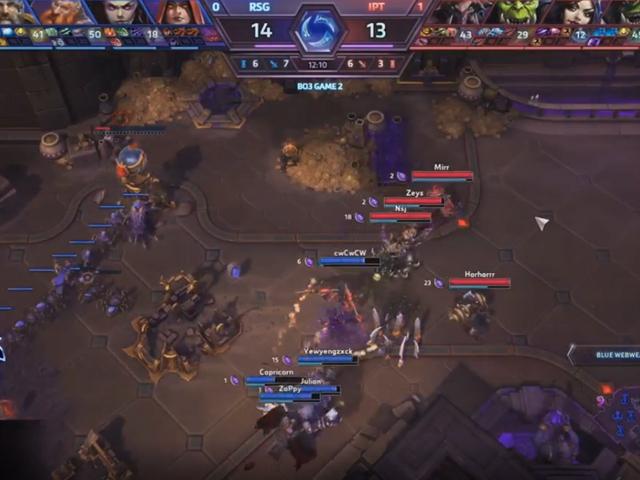The image size is (640, 480).
Task: Choose the pale purple-faced hero portrait
Action: (x=121, y=12)
